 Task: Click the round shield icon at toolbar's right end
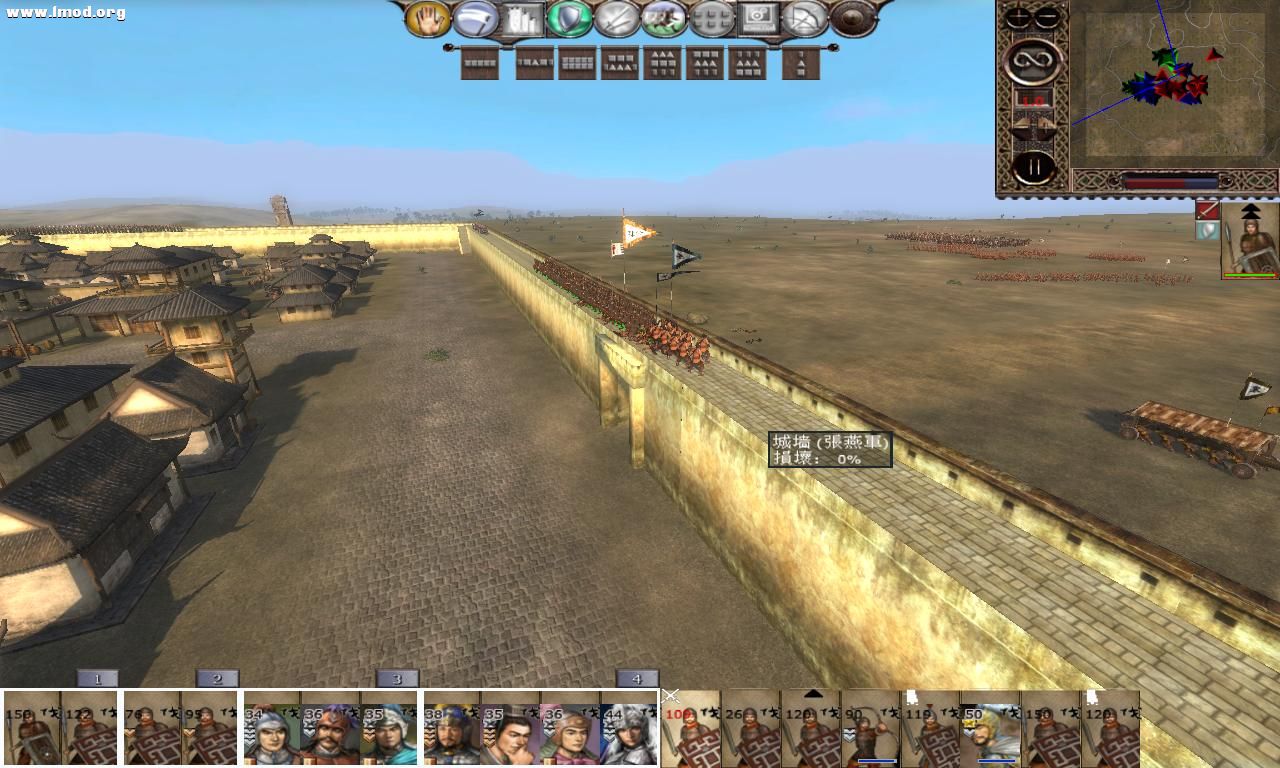[x=850, y=22]
